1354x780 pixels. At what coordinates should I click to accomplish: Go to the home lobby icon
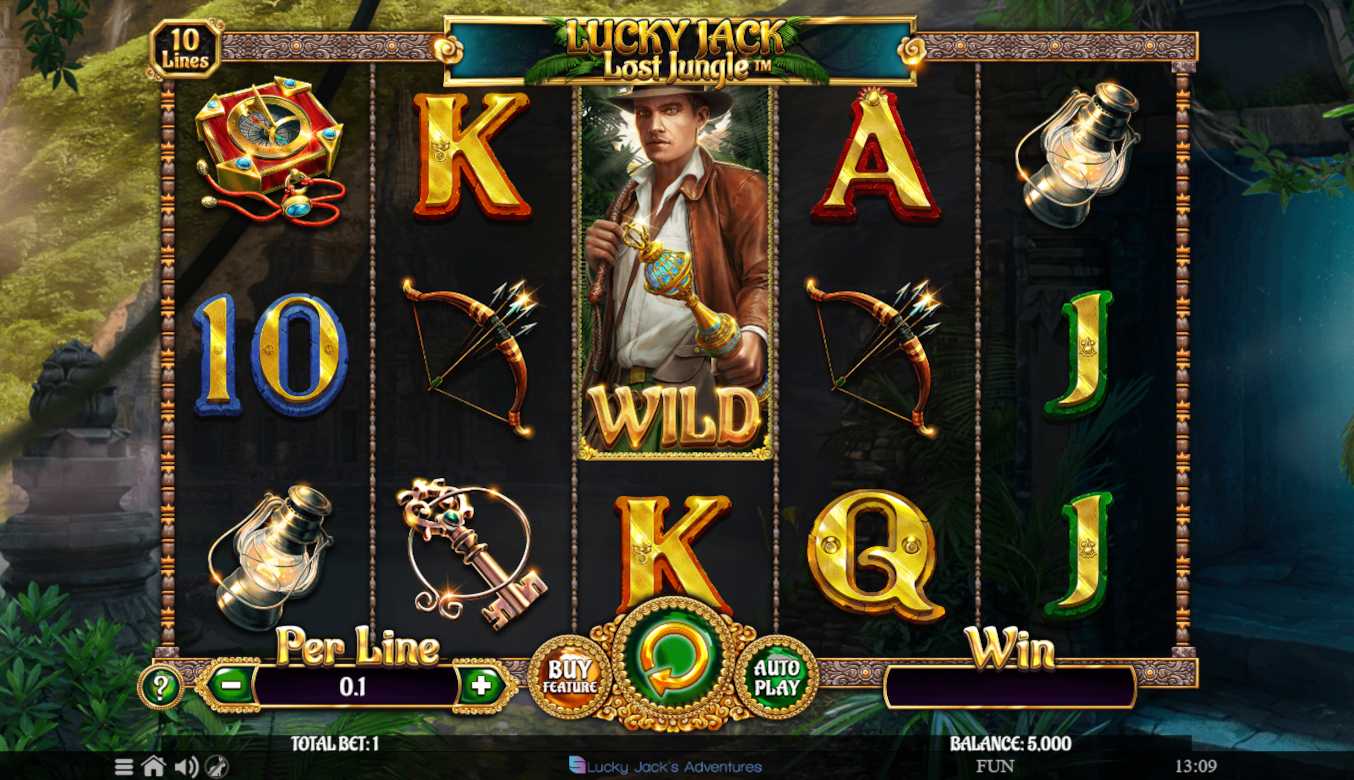153,767
